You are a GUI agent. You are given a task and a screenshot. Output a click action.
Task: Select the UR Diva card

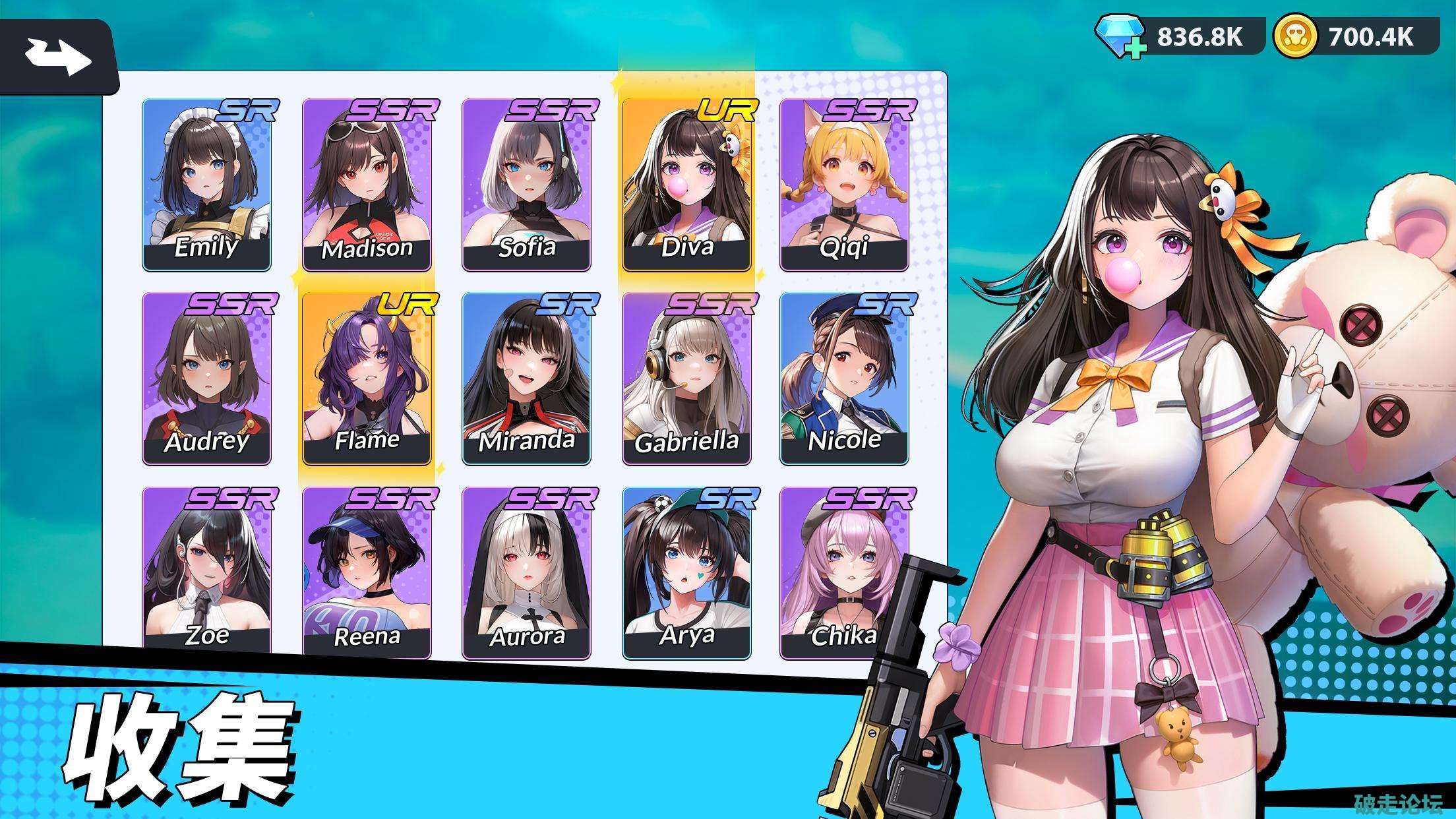(x=686, y=185)
